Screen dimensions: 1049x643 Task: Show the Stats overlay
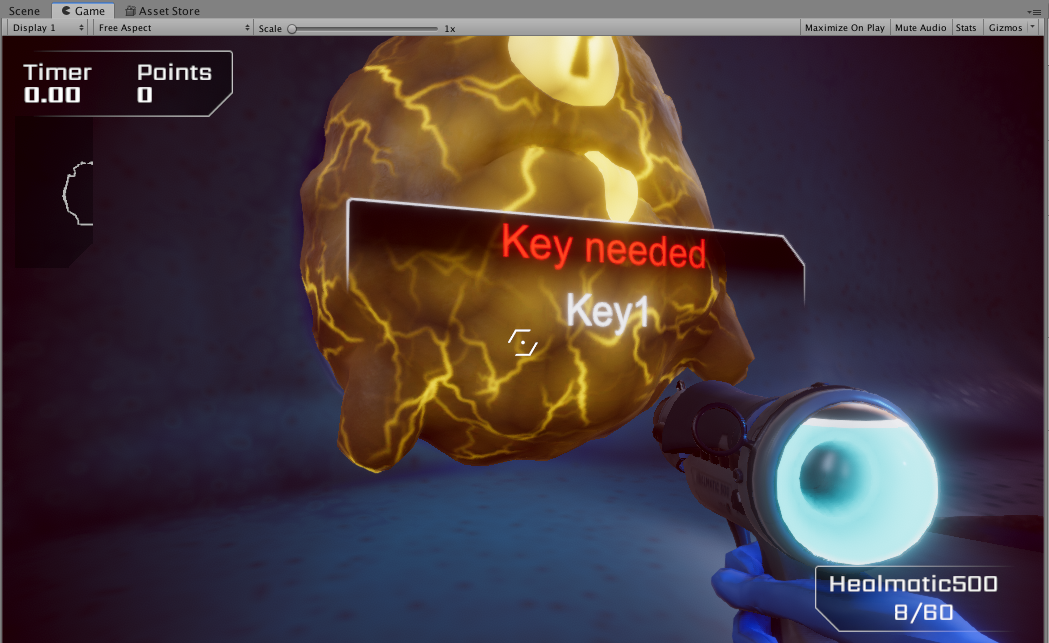965,28
